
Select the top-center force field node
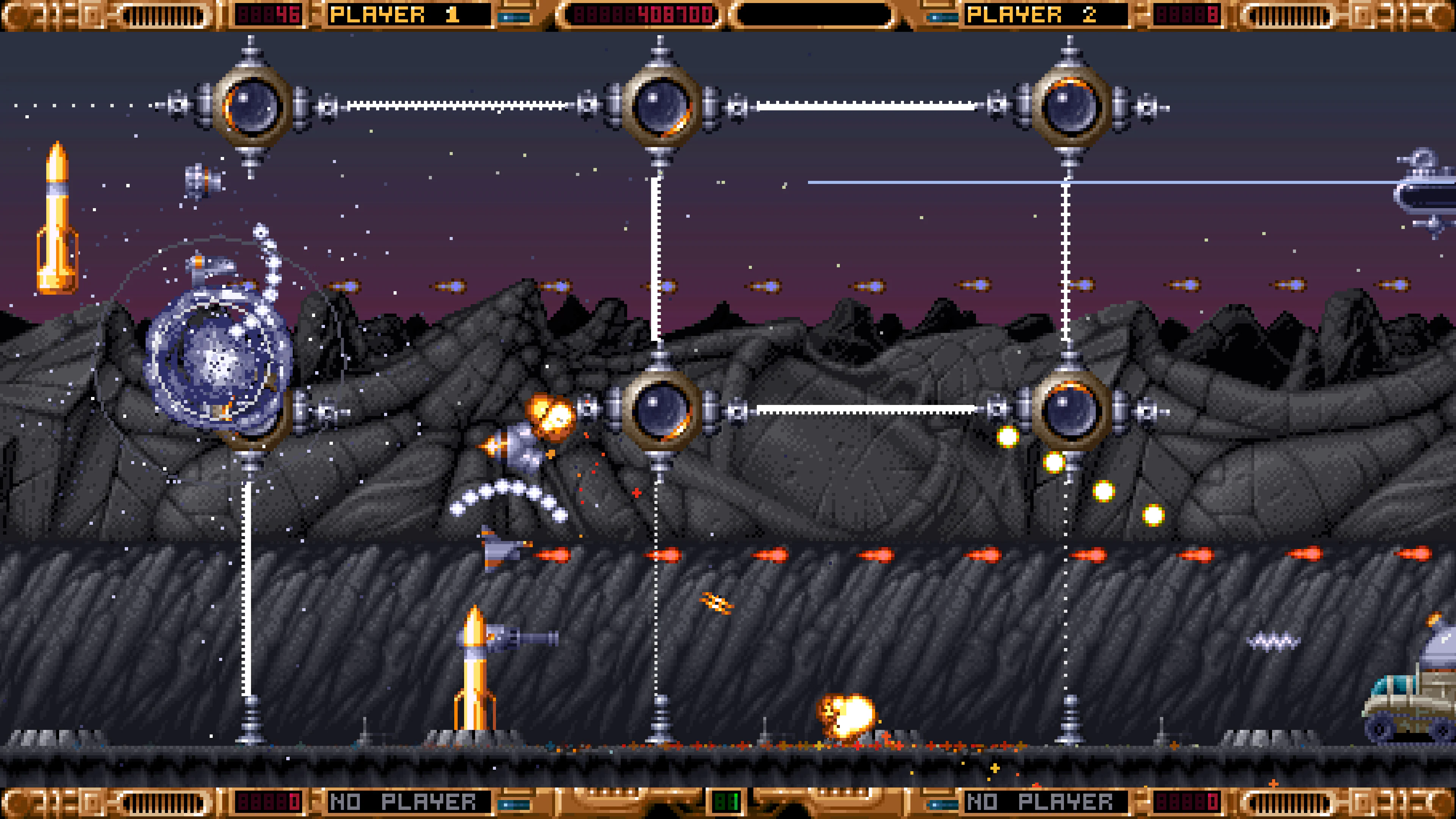tap(661, 105)
